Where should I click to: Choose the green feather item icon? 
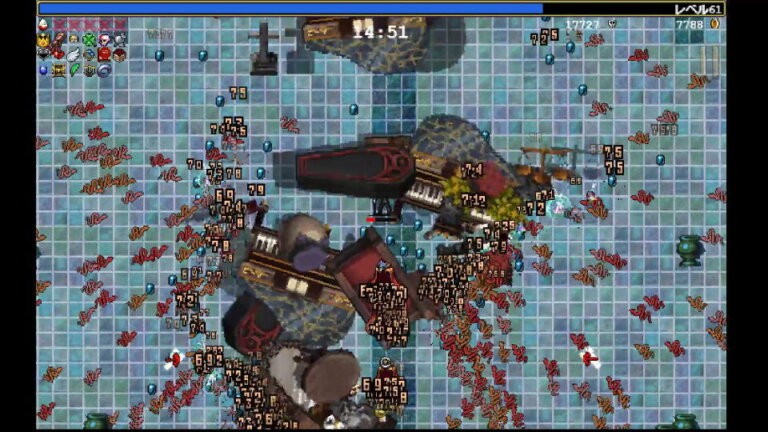click(74, 70)
